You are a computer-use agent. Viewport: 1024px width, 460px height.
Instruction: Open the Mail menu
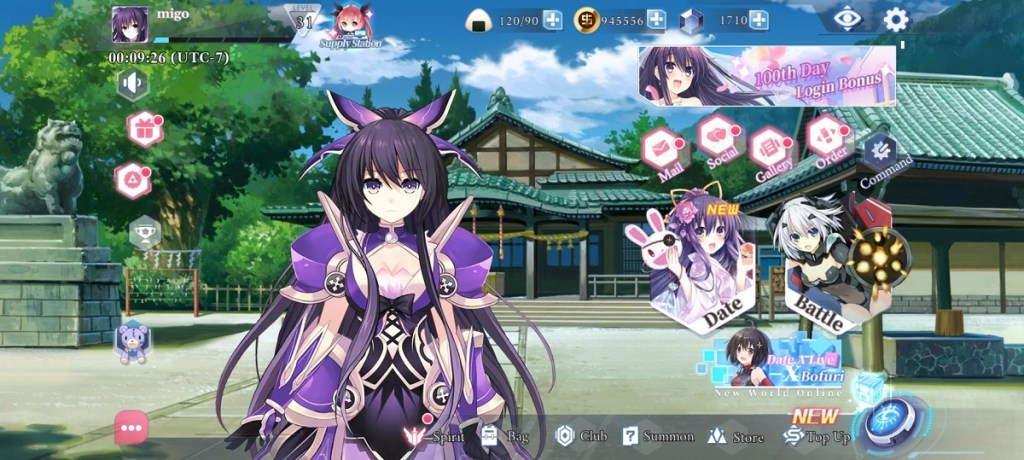coord(661,150)
